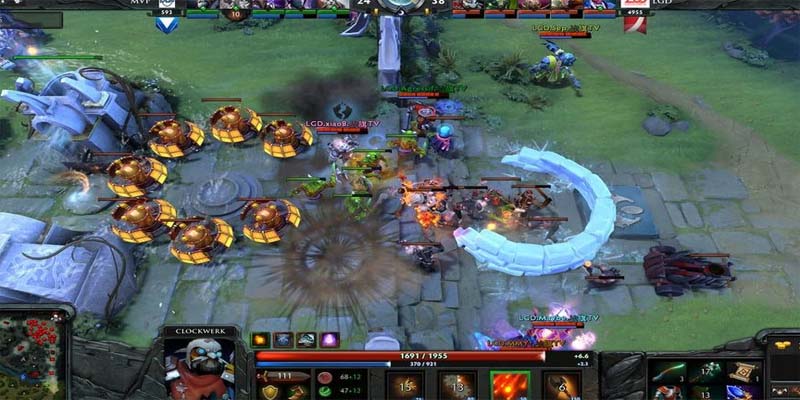Click the purple buff icon above the health bar
Screen dimensions: 800x400
329,340
